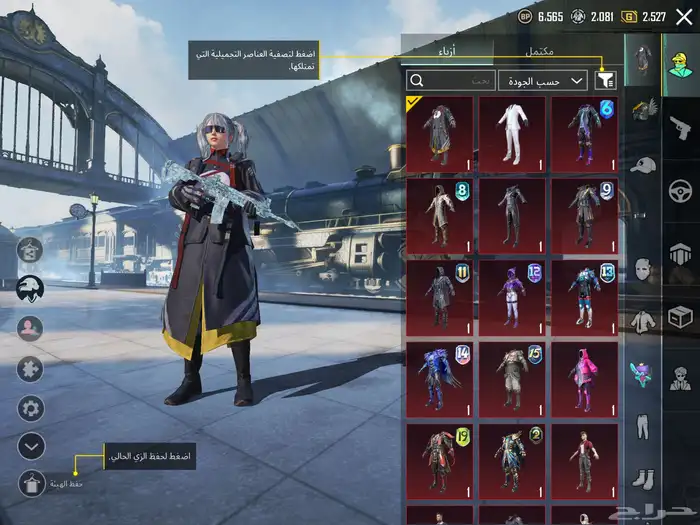Close the inventory screen with the X
Screen dimensions: 700x525
click(x=683, y=16)
